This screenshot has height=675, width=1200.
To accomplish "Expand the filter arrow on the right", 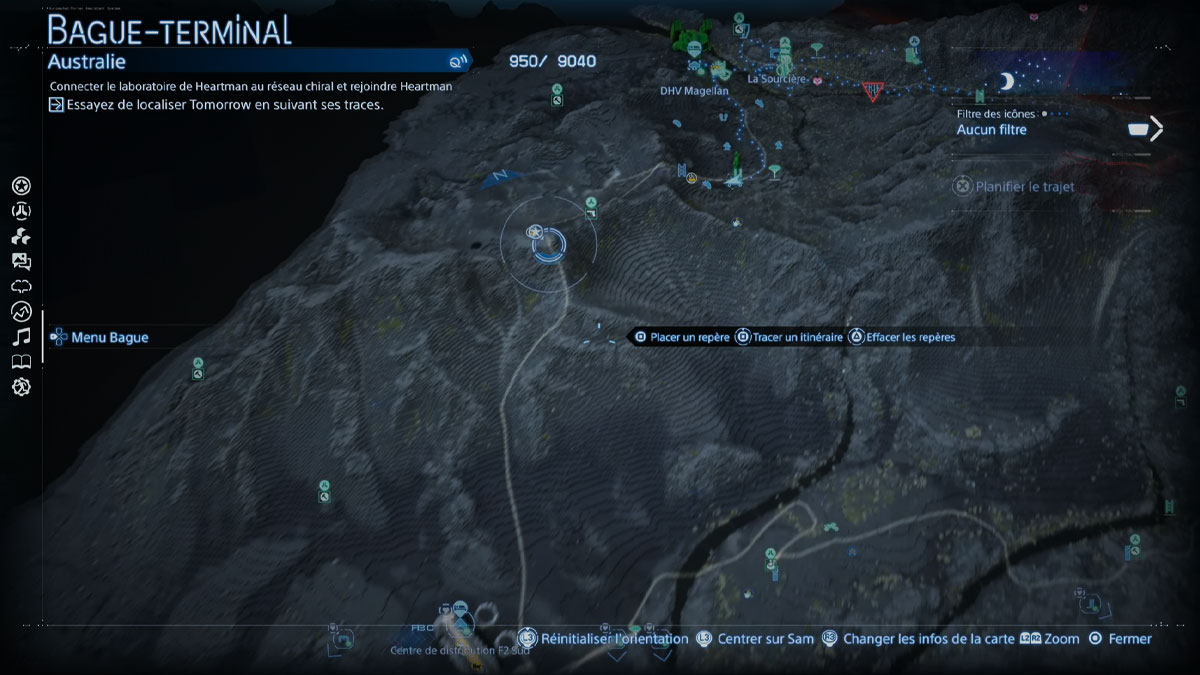I will pyautogui.click(x=1156, y=128).
